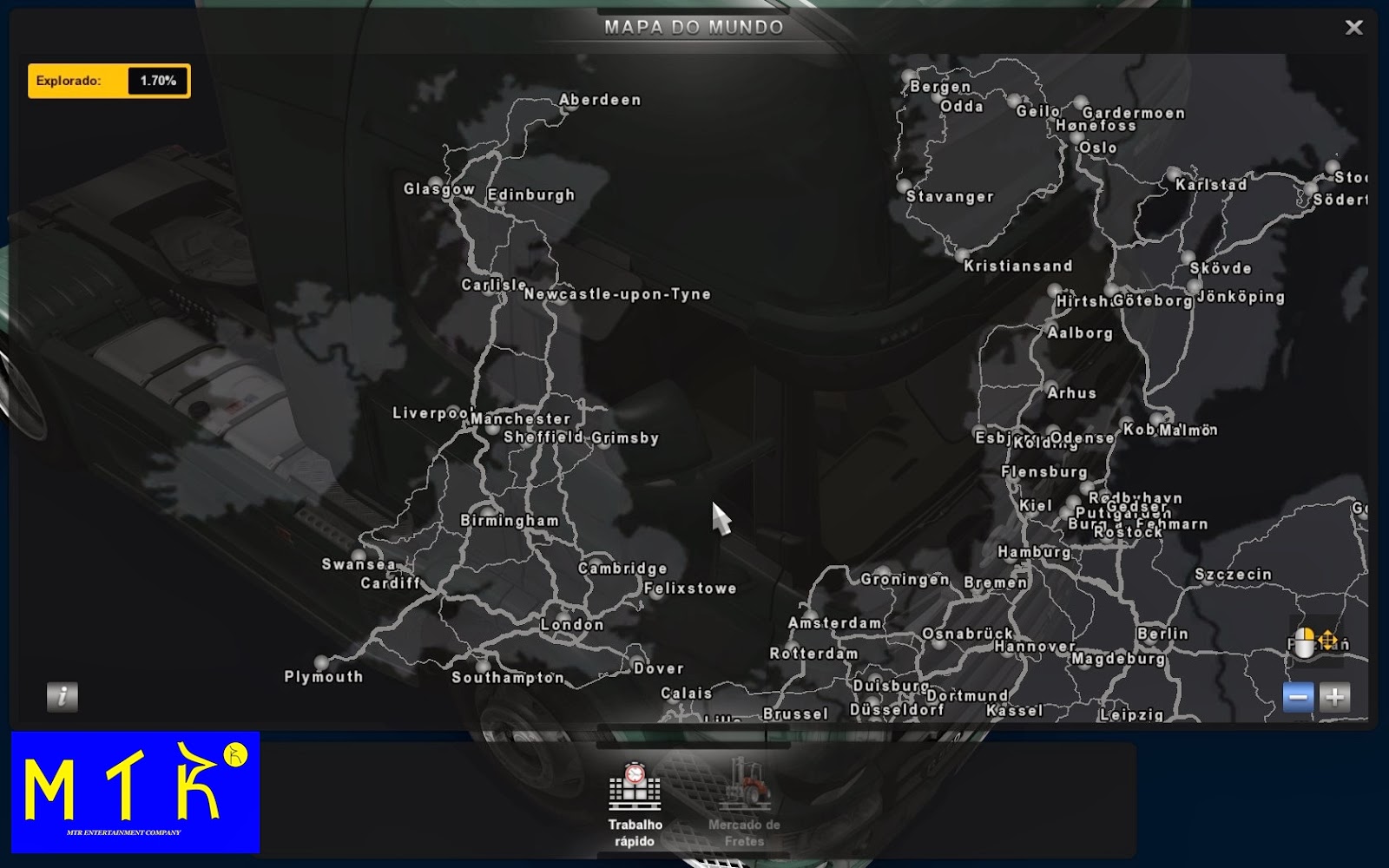Select the Bergen city marker
This screenshot has width=1389, height=868.
tap(906, 76)
